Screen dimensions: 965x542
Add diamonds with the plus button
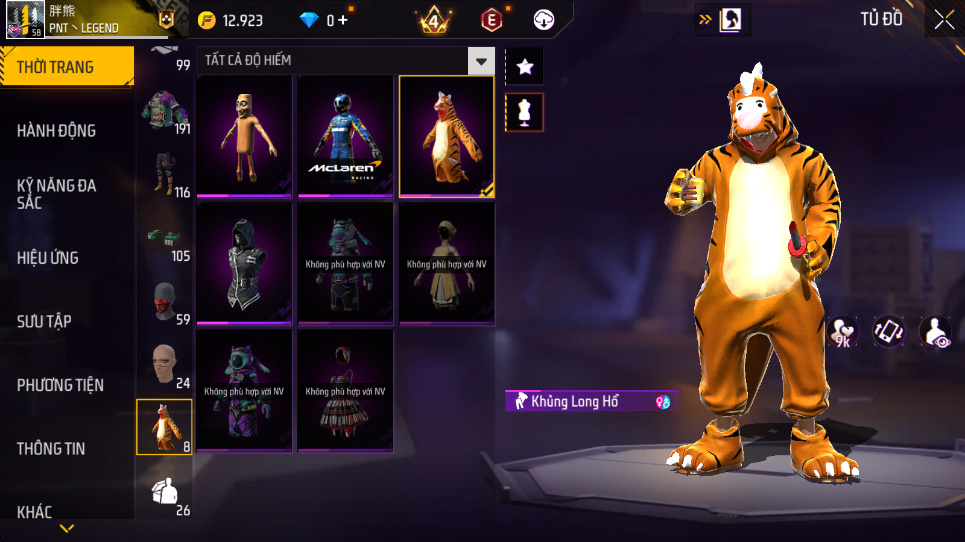click(x=343, y=20)
